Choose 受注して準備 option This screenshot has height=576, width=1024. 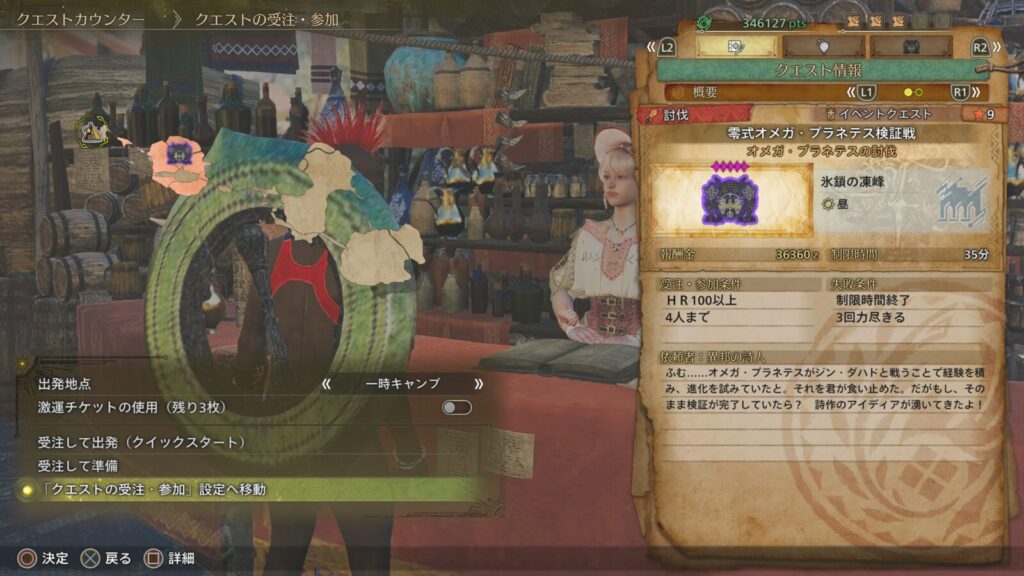tap(80, 466)
